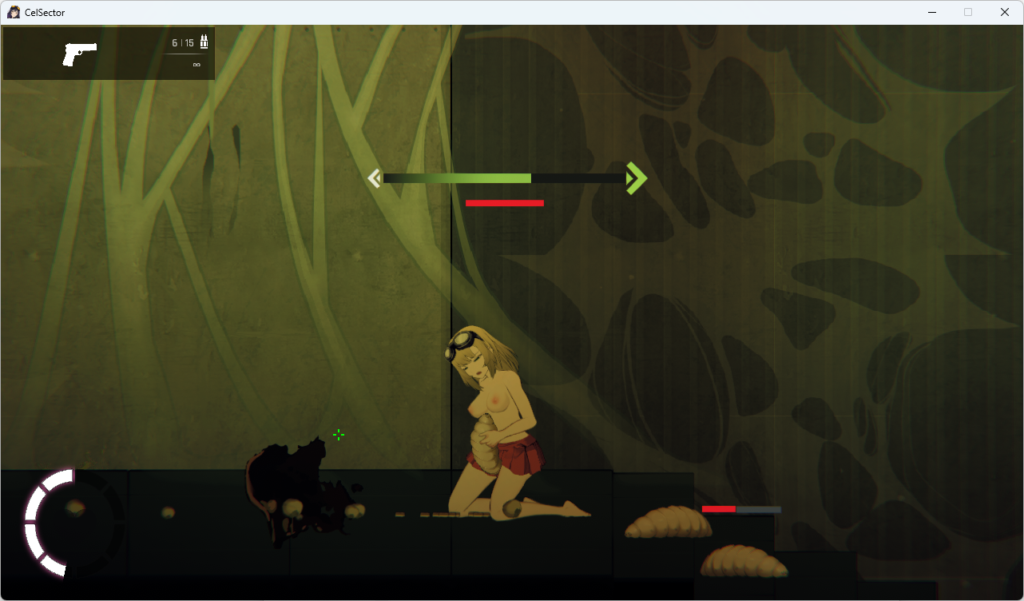Select the pistol weapon icon
1024x601 pixels.
79,53
